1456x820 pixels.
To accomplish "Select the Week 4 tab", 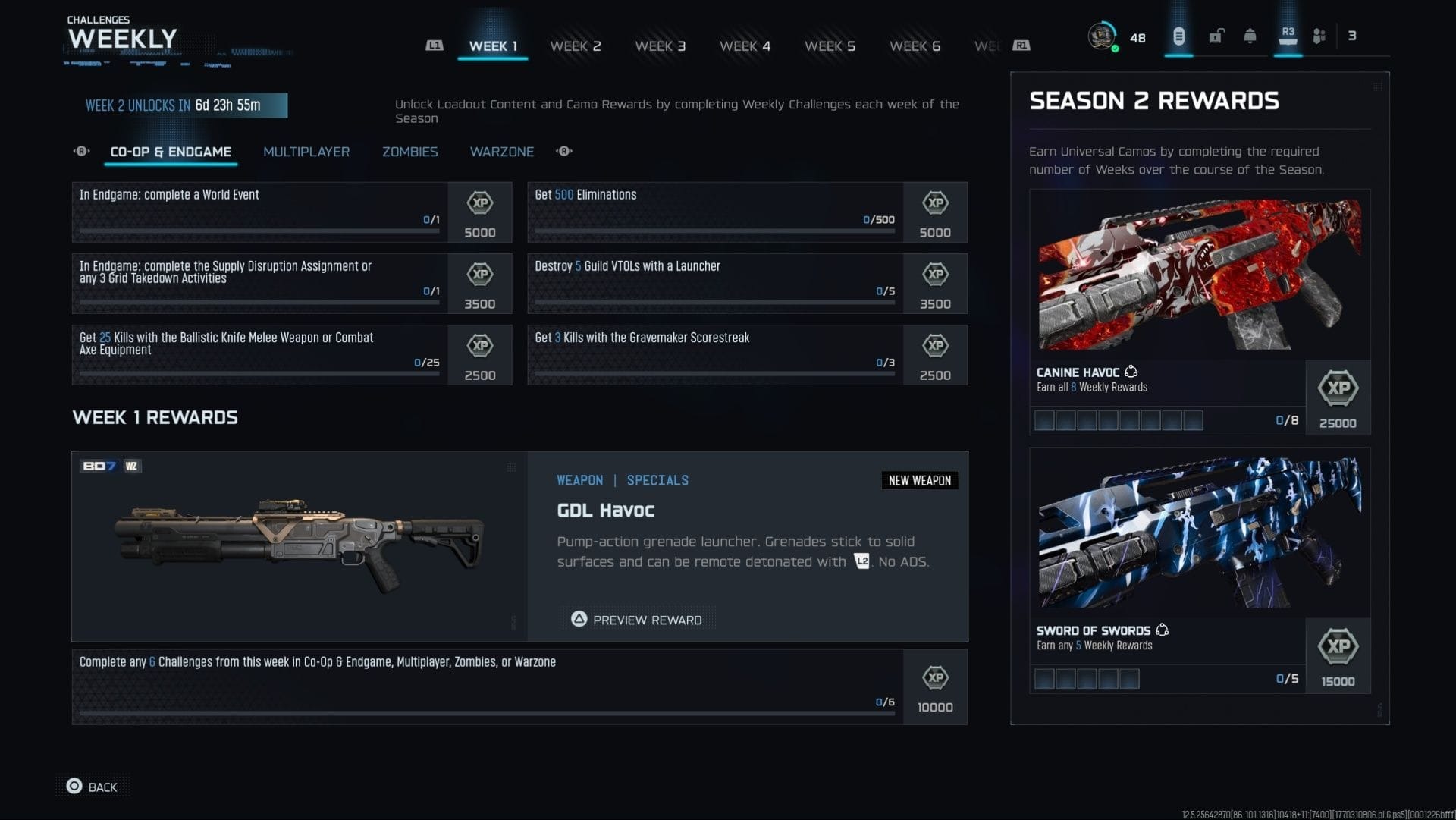I will [745, 46].
